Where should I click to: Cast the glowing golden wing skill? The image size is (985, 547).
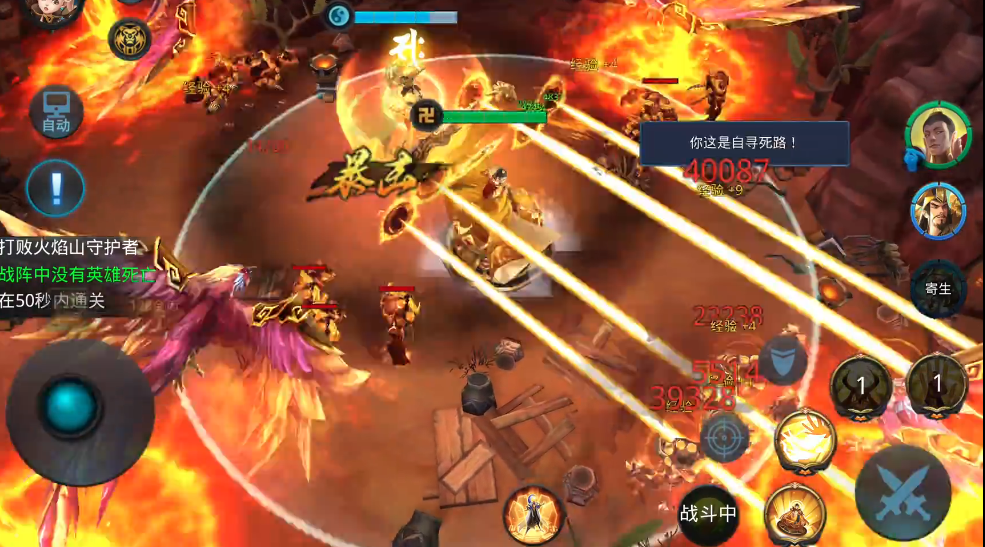pos(805,441)
